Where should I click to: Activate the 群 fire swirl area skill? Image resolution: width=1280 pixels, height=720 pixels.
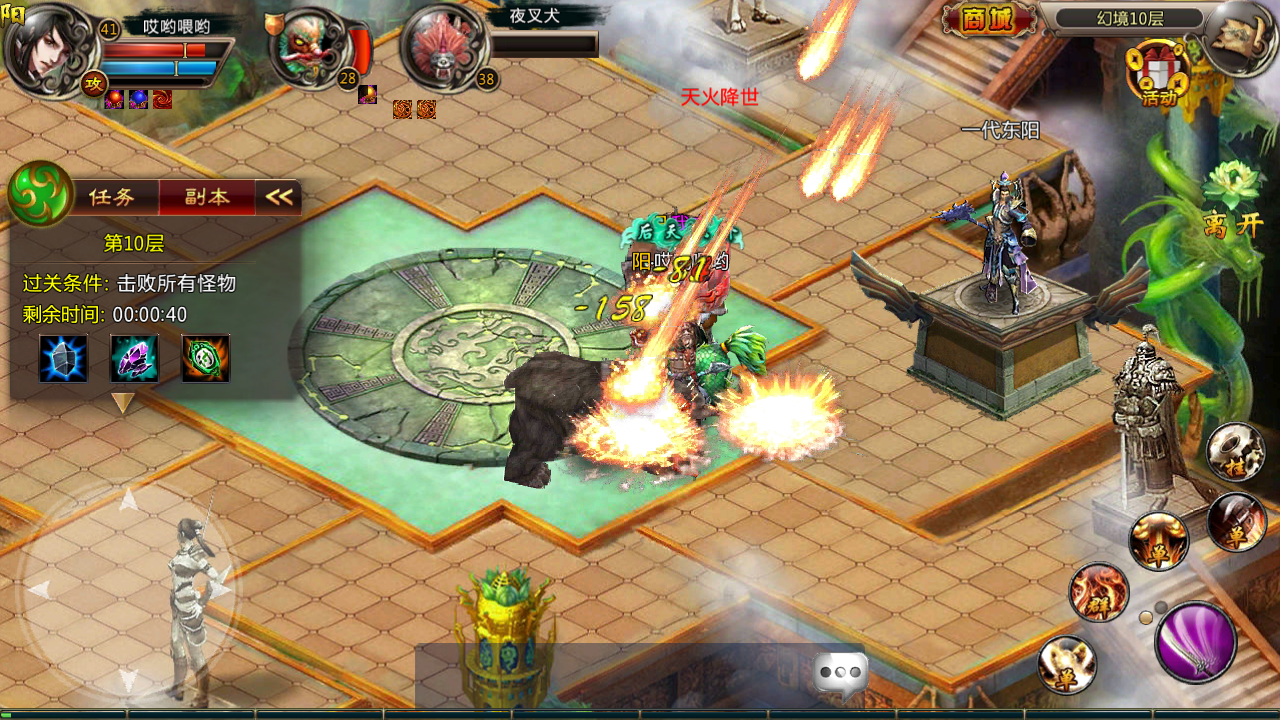1099,592
